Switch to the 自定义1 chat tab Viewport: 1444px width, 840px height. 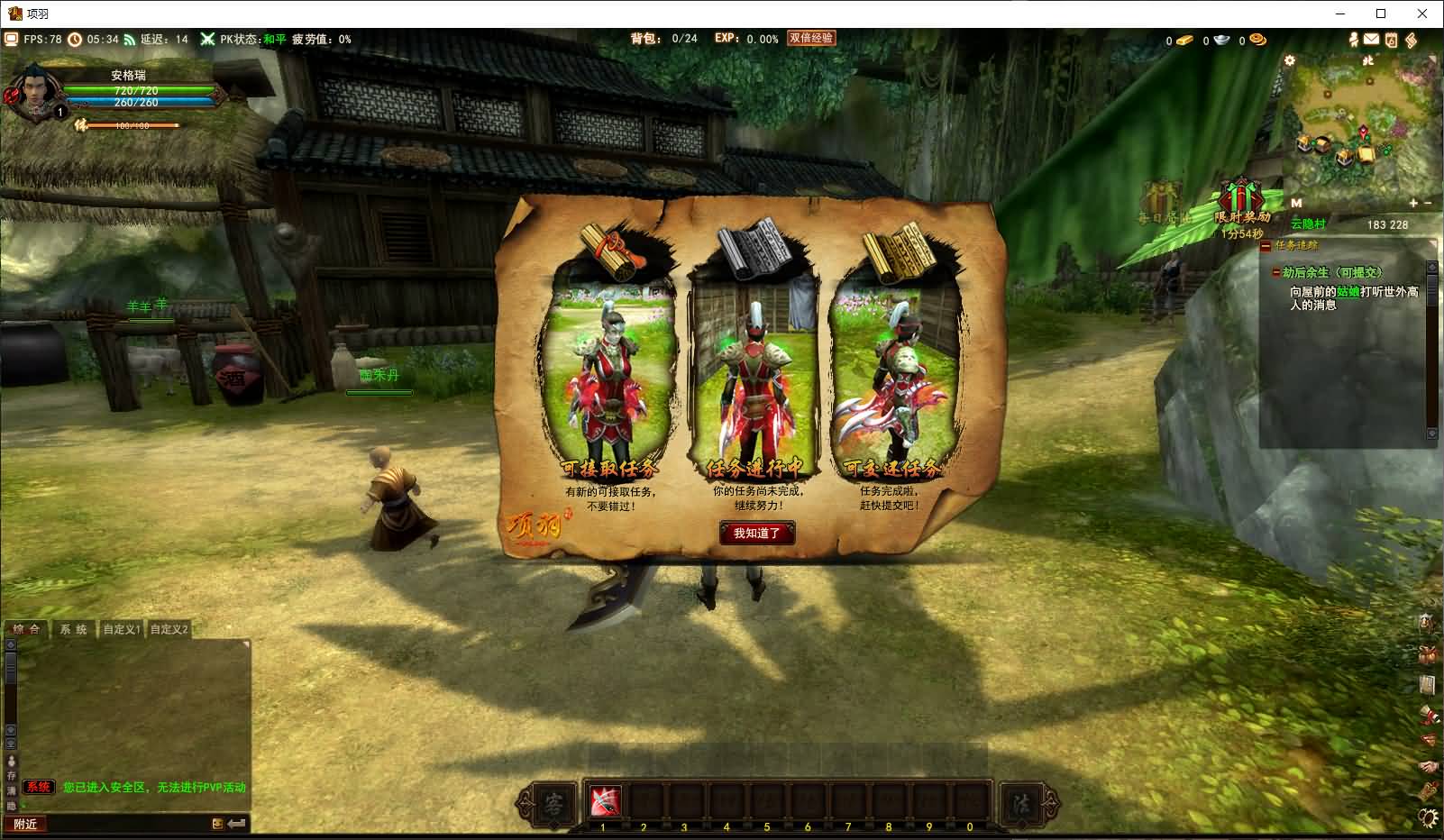pos(122,629)
